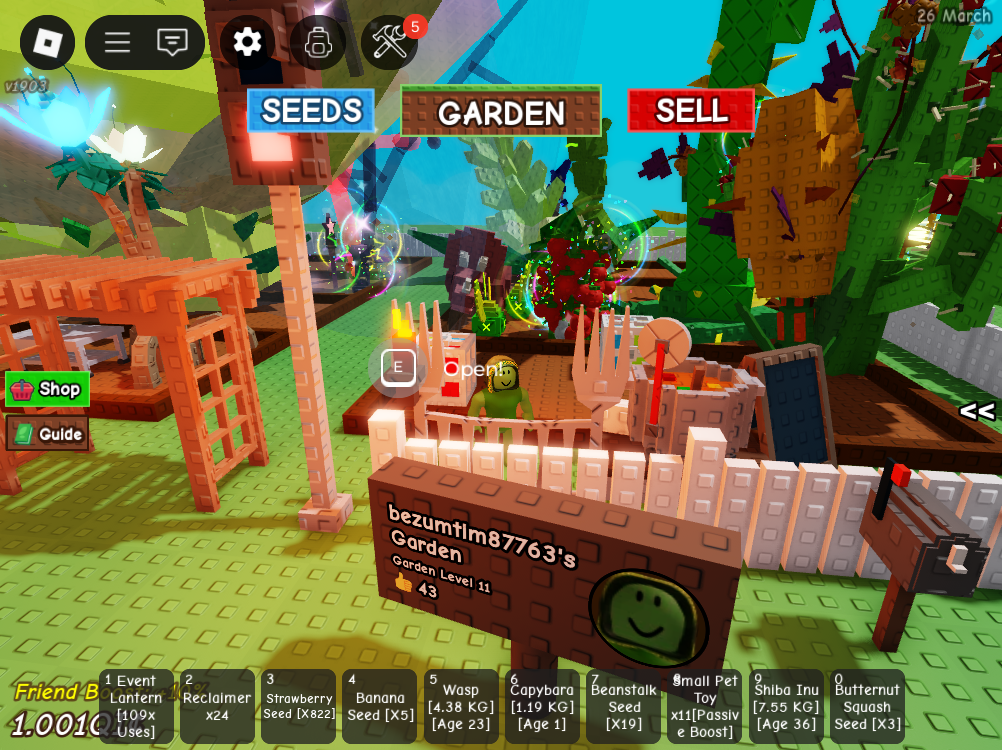Open the hamburger list menu
1002x750 pixels.
118,42
